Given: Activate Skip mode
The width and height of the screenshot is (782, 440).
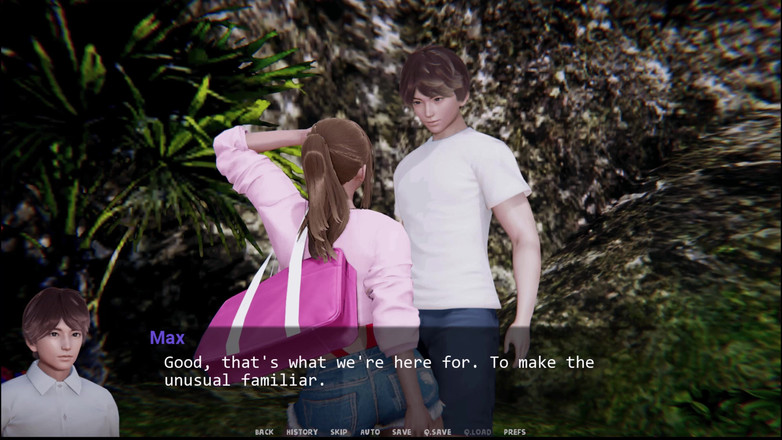Looking at the screenshot, I should (x=339, y=432).
